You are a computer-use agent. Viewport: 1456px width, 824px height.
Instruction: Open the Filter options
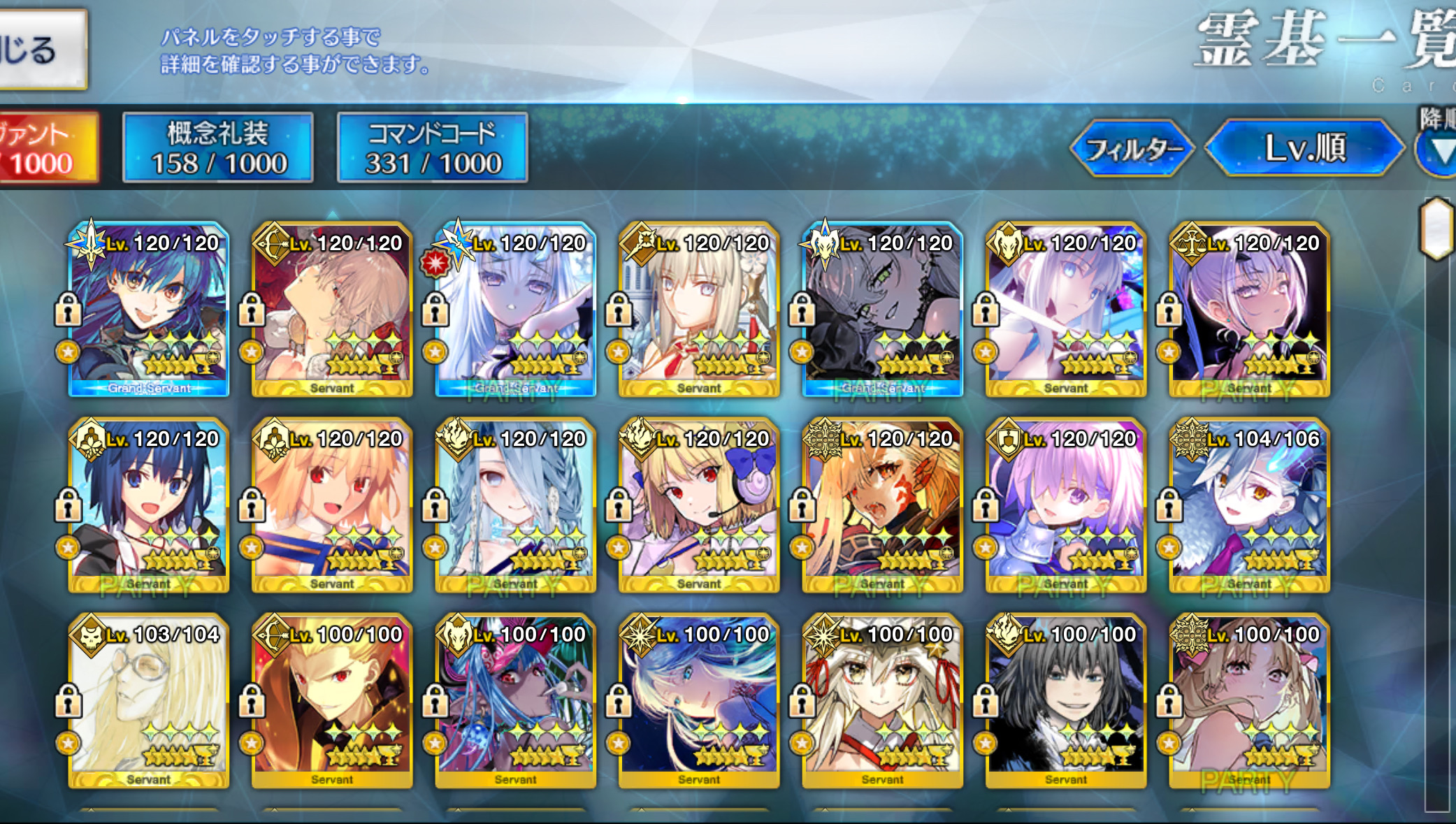1132,148
